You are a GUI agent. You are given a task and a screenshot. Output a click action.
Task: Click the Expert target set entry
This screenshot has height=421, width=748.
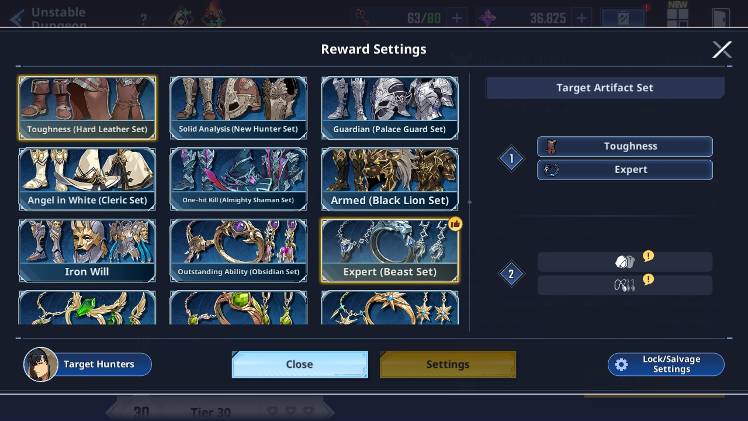tap(625, 170)
